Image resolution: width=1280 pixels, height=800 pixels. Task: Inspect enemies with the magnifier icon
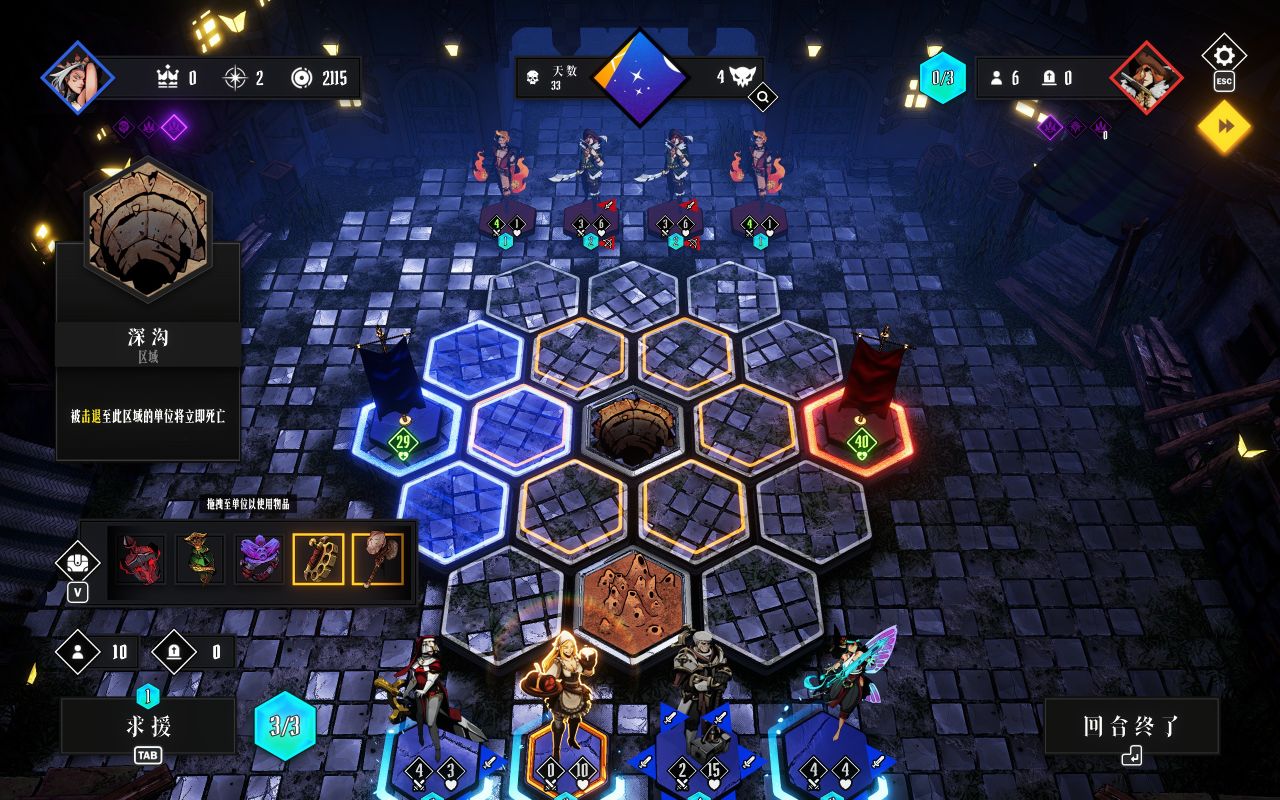(762, 97)
